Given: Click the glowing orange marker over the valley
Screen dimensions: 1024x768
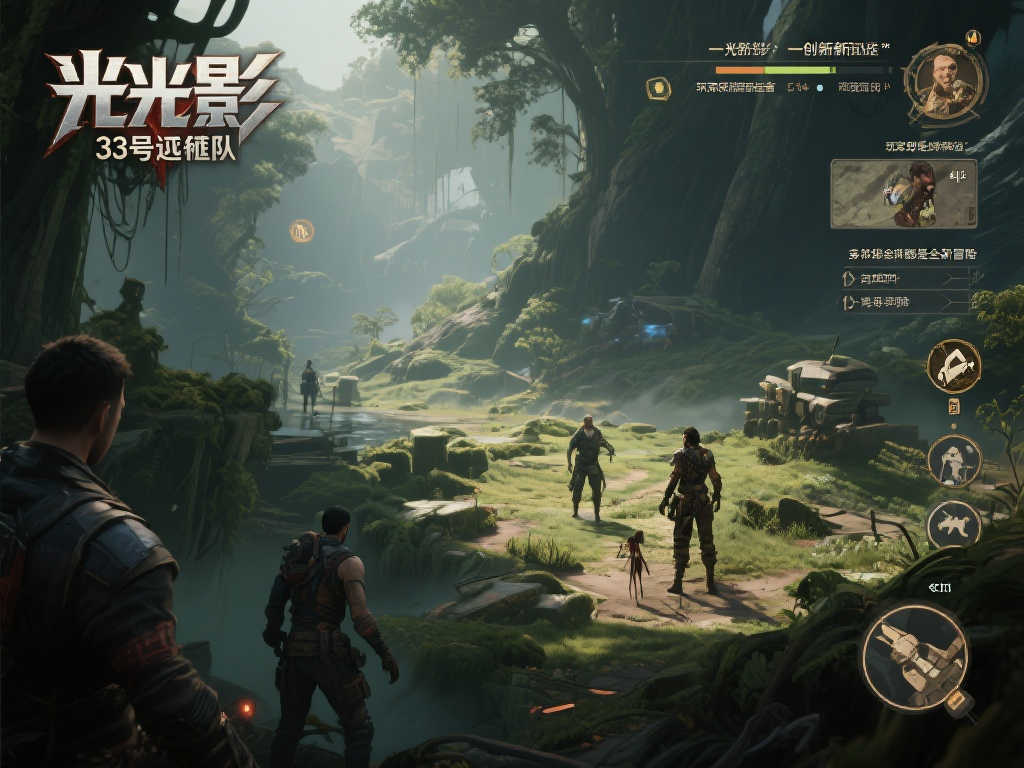Looking at the screenshot, I should point(301,231).
